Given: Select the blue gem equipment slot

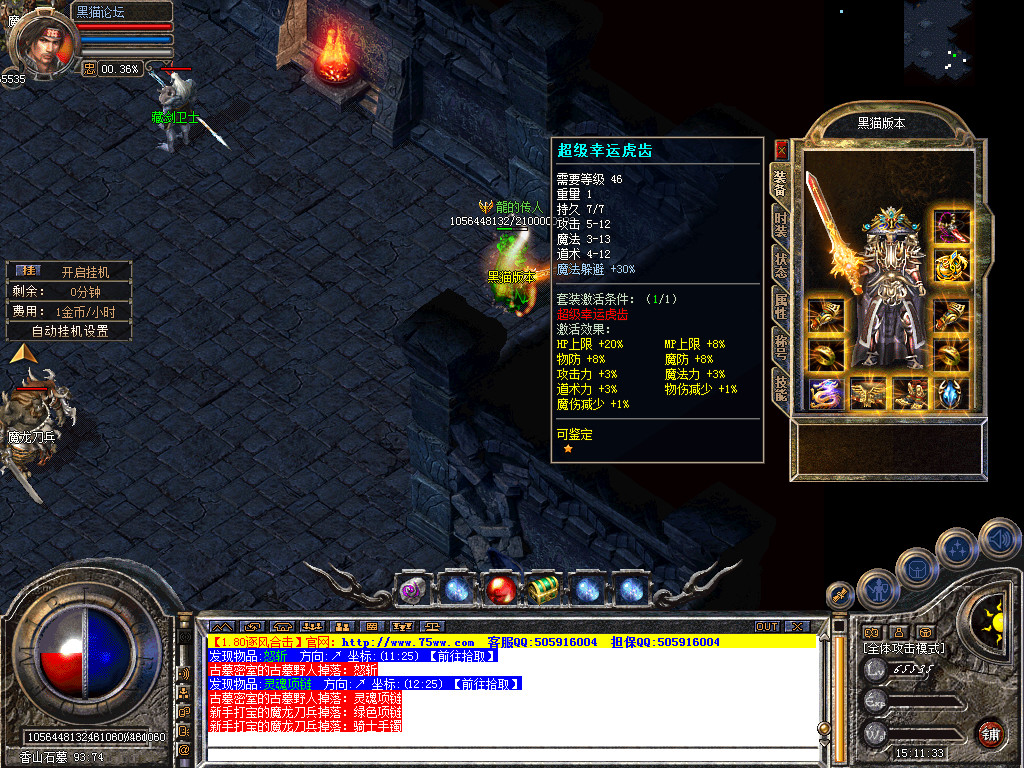Looking at the screenshot, I should [951, 393].
